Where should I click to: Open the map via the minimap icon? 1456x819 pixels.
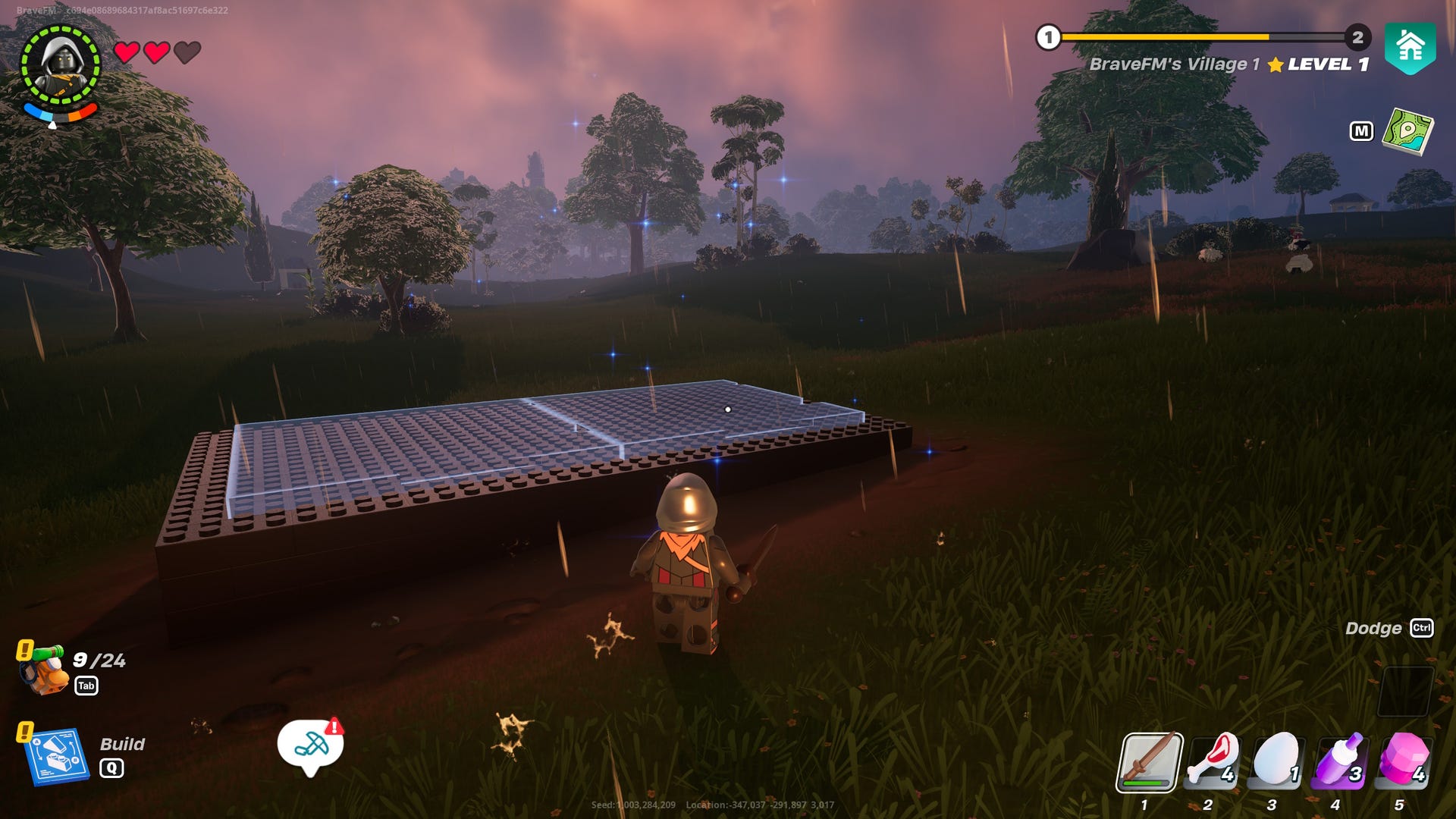tap(1407, 132)
